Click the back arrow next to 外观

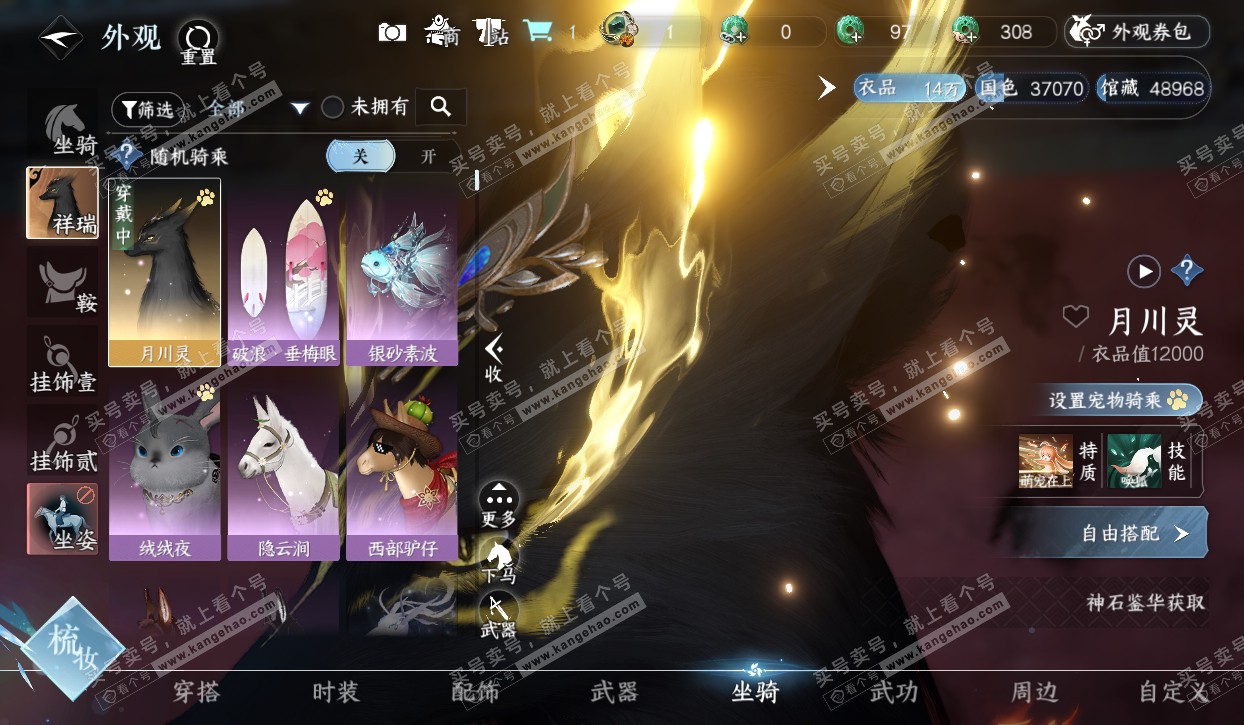coord(59,38)
